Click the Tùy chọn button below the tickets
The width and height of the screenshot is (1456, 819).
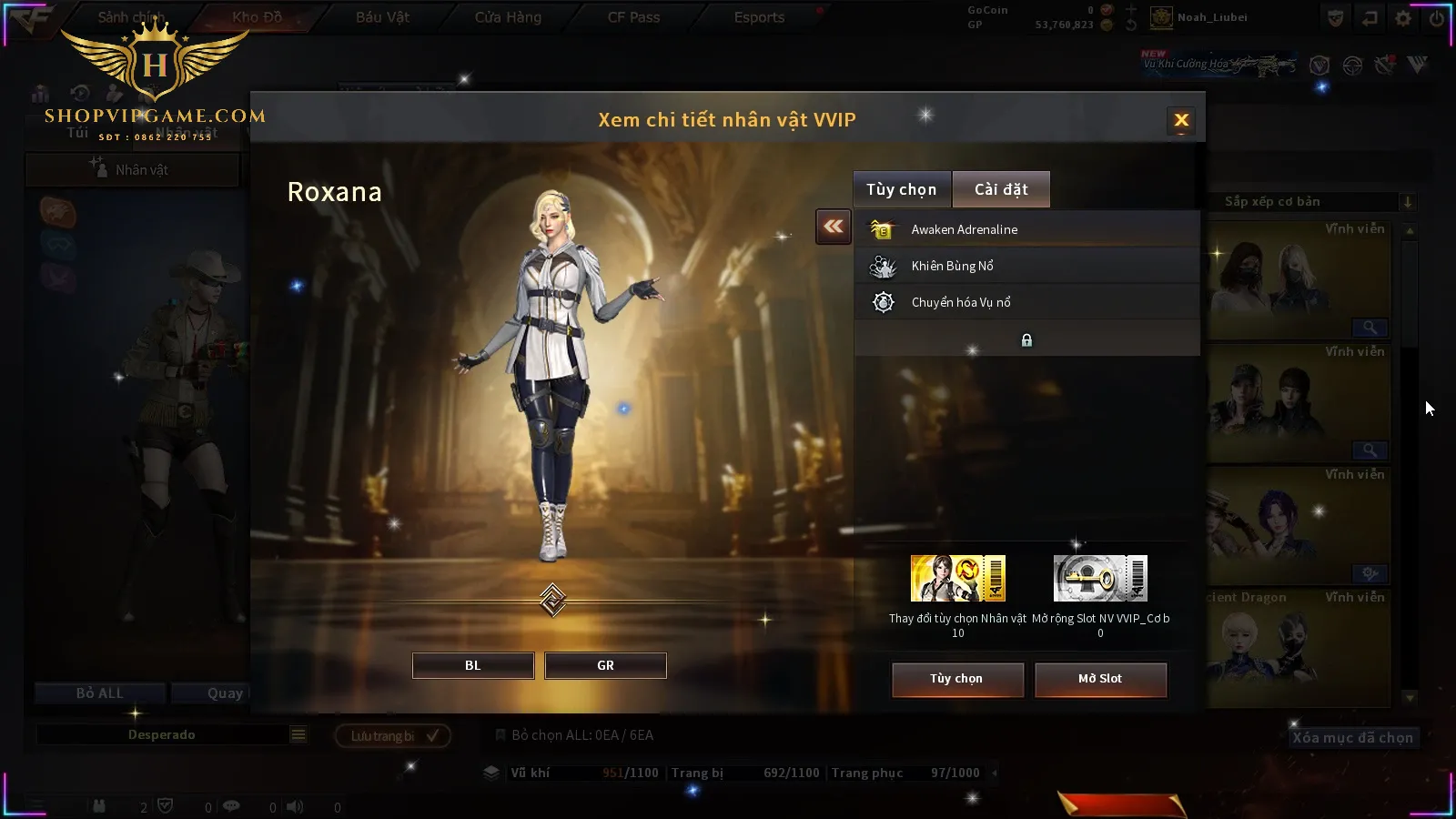point(956,679)
